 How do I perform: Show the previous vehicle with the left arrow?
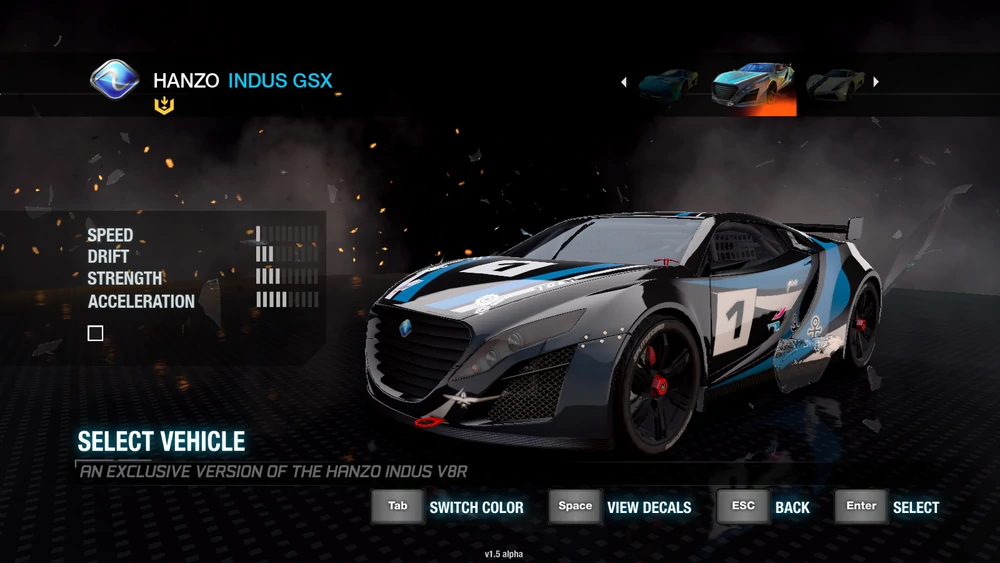click(624, 82)
